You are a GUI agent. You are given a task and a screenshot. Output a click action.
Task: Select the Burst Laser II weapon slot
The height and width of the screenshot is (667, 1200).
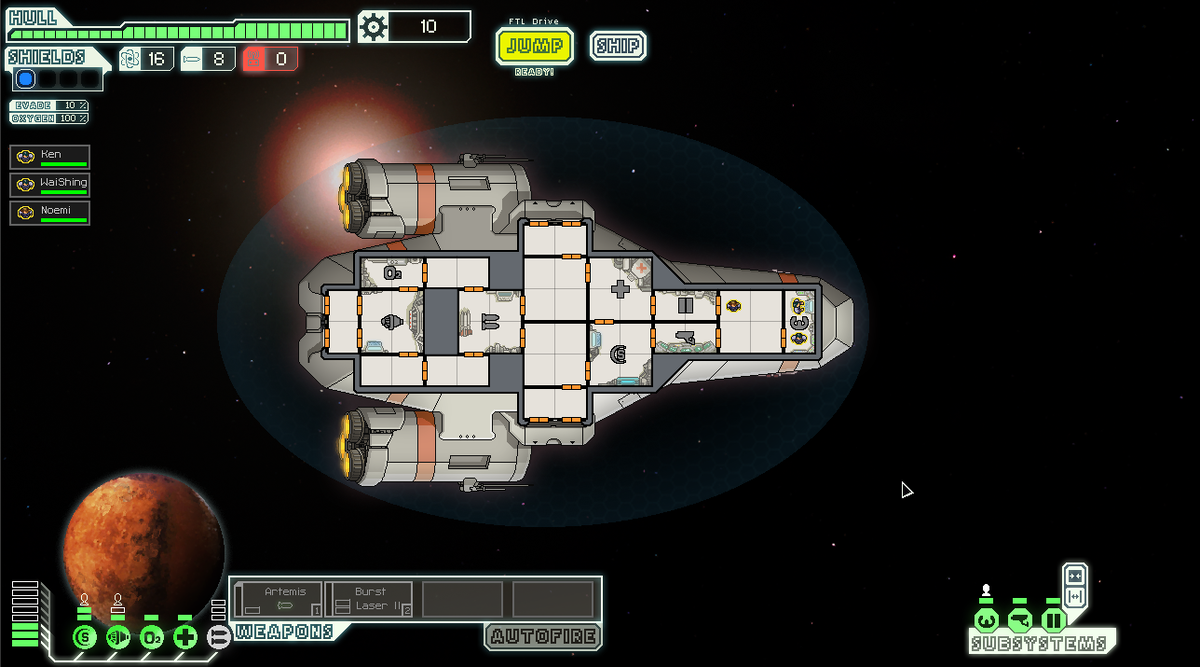(368, 599)
